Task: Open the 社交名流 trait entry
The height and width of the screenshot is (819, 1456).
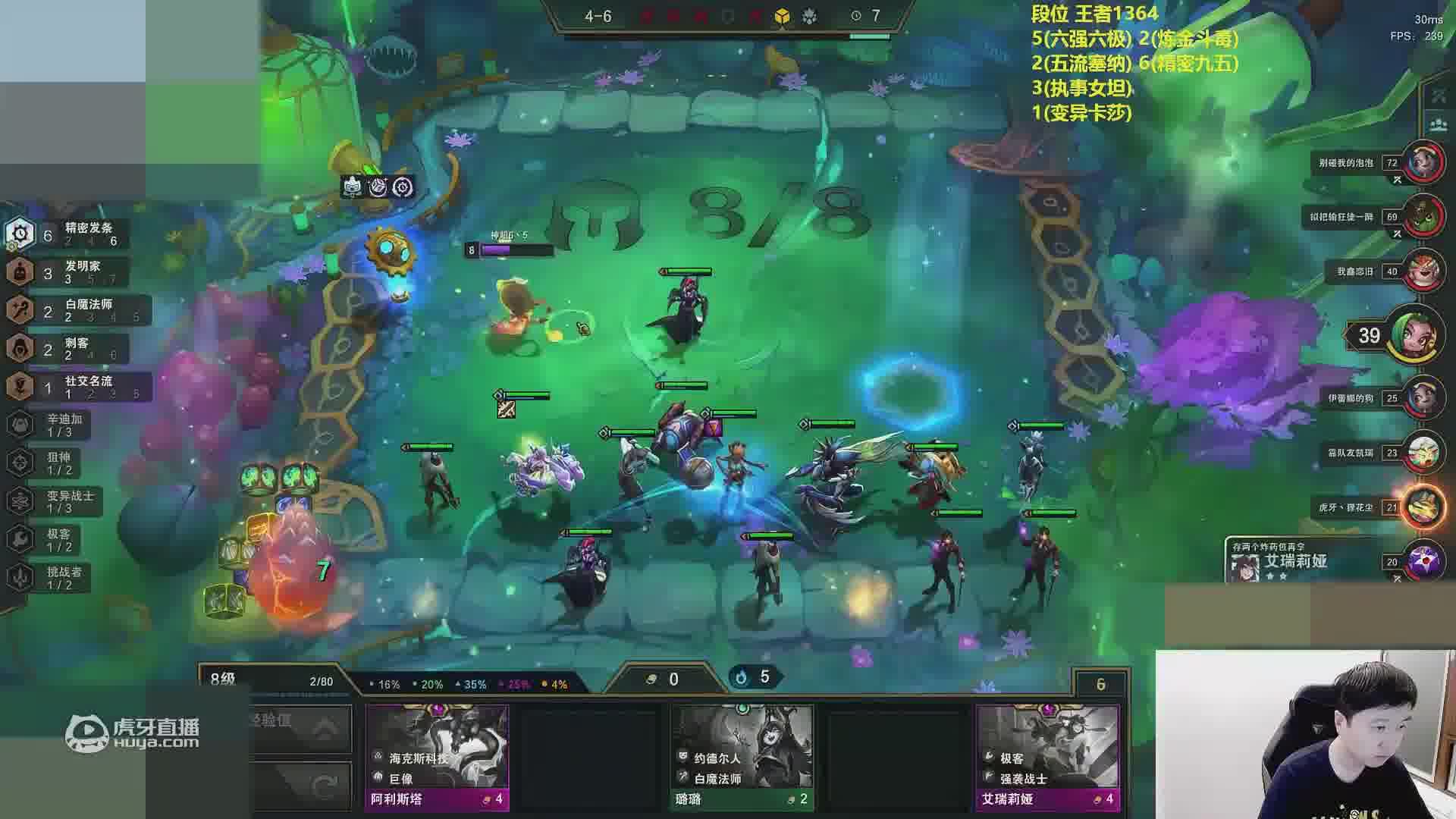Action: (76, 388)
